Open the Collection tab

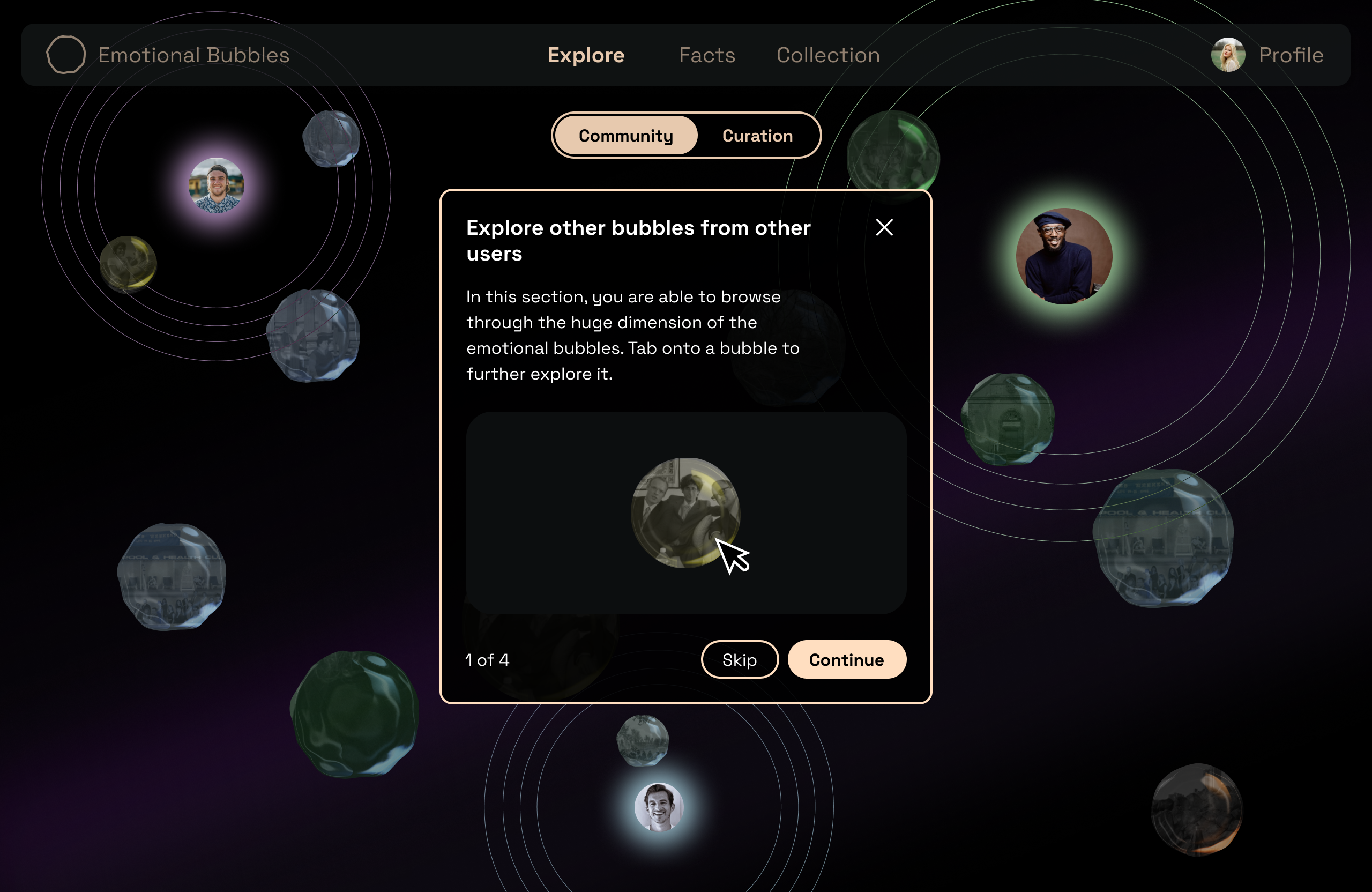828,55
